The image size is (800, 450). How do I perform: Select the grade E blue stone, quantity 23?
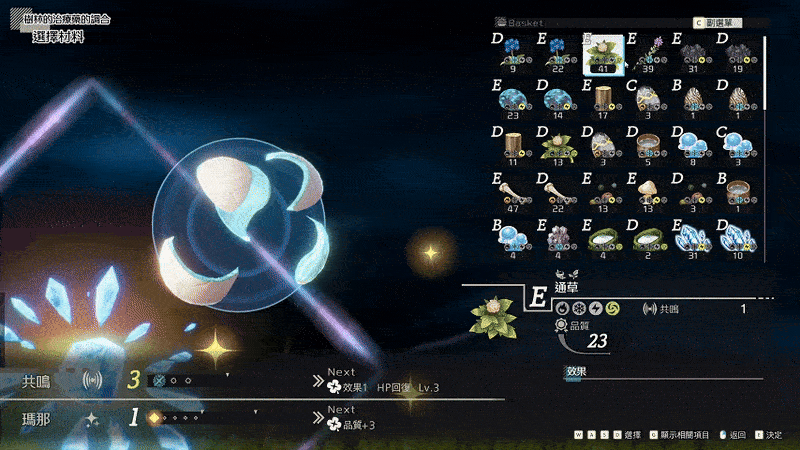click(x=512, y=99)
